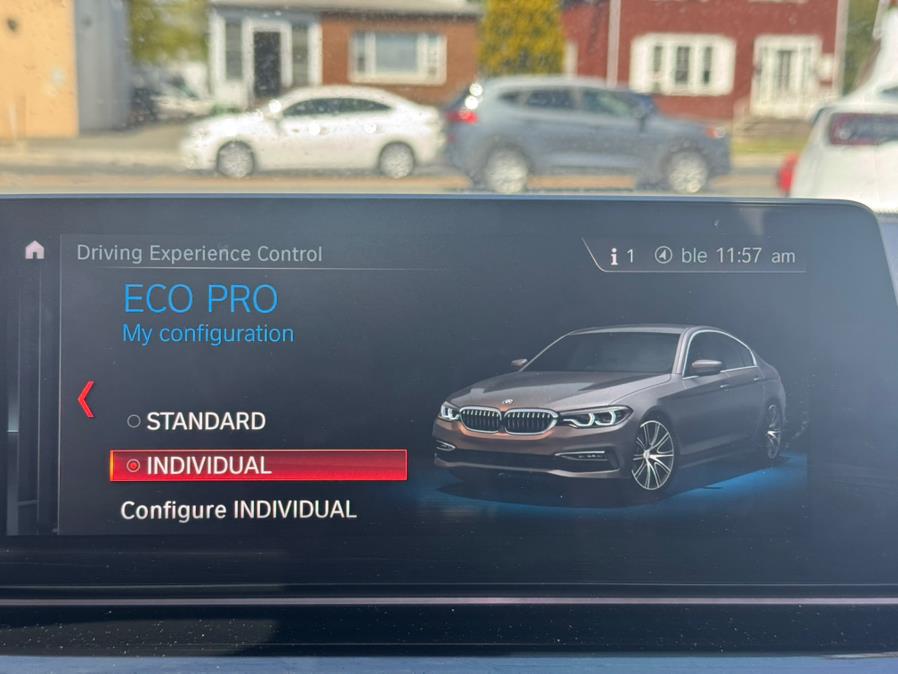This screenshot has height=674, width=898.
Task: Open the notifications info icon
Action: pos(621,256)
